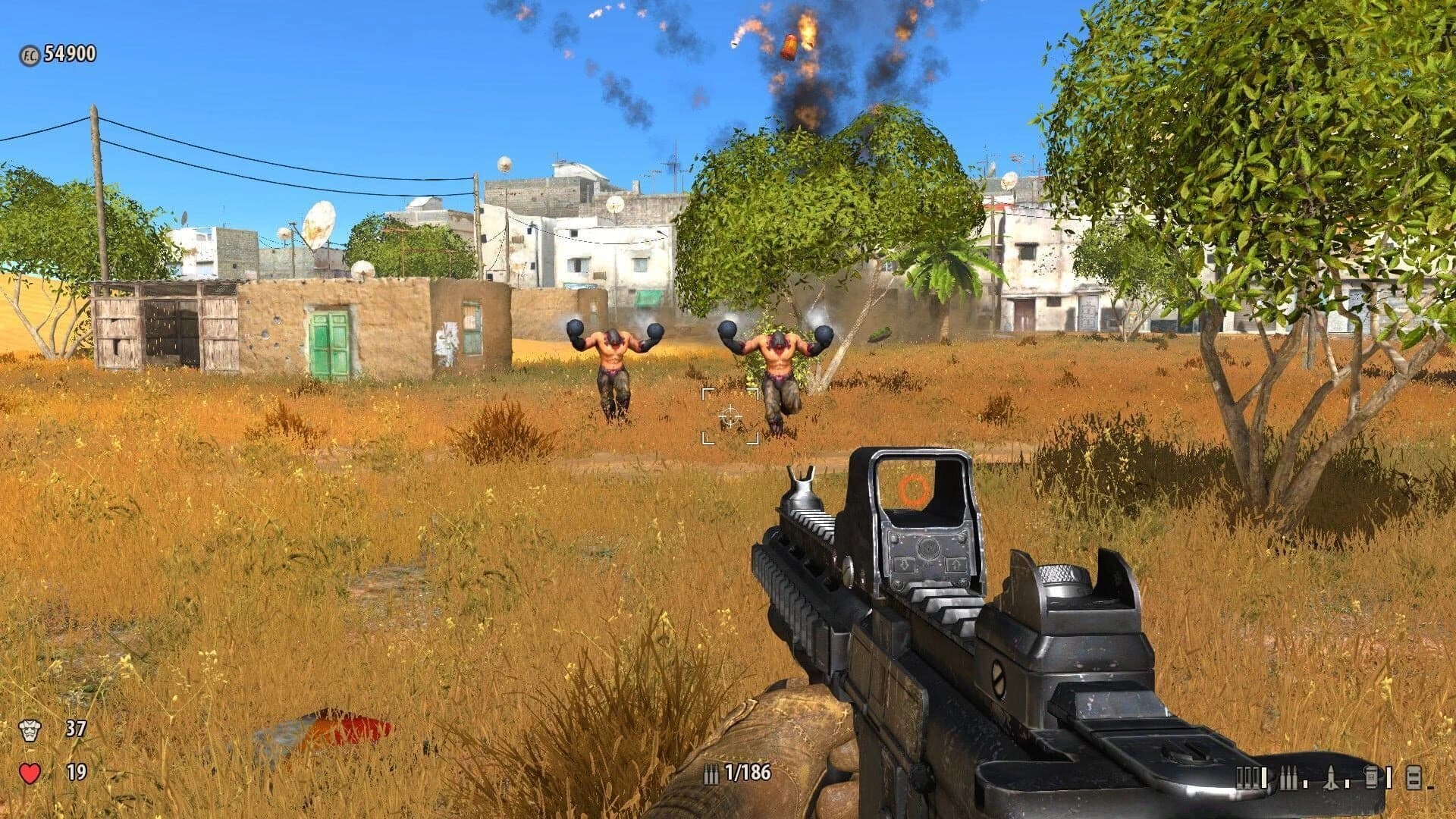Click the C4 explosive ammo icon
1456x819 pixels.
pos(1414,778)
